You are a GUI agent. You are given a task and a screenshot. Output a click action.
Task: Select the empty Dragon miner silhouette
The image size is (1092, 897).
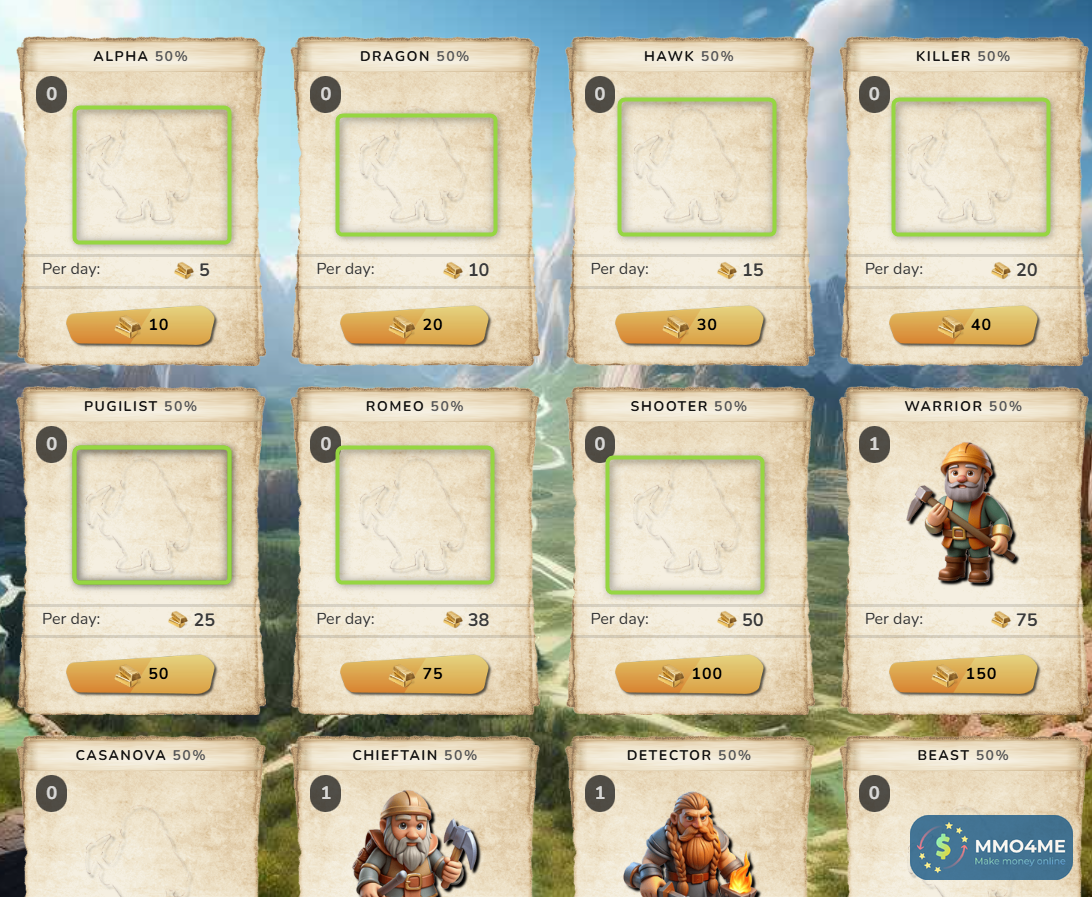tap(416, 175)
